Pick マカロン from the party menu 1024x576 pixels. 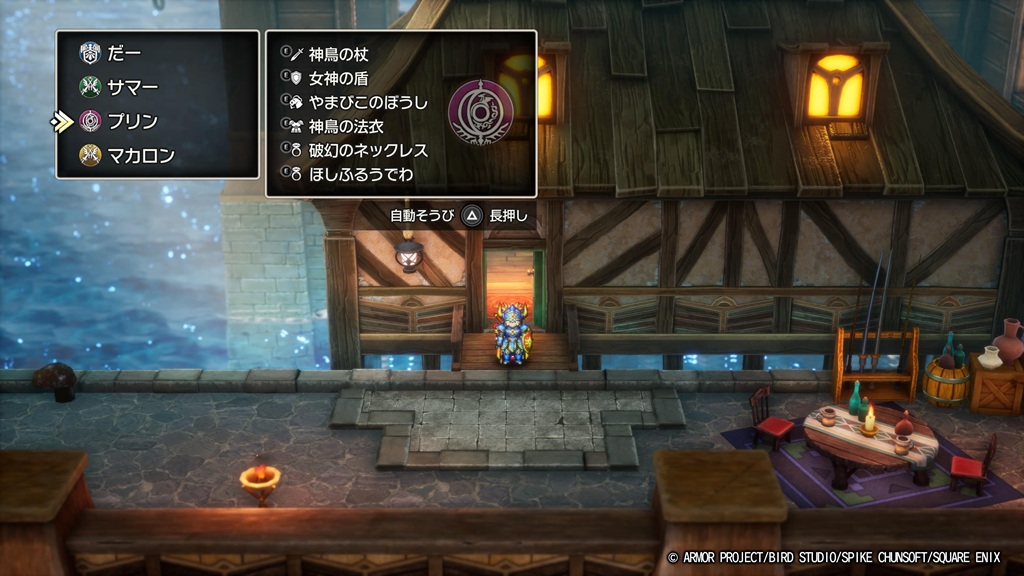pyautogui.click(x=142, y=155)
